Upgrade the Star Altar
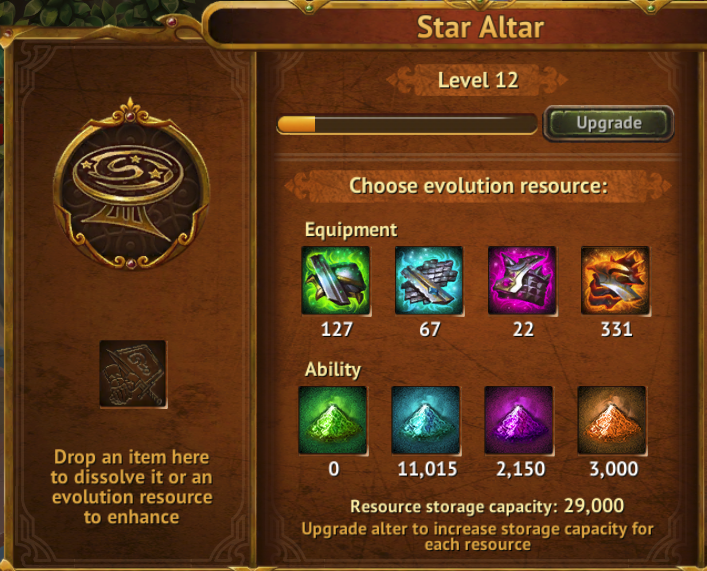Image resolution: width=707 pixels, height=571 pixels. (x=608, y=124)
